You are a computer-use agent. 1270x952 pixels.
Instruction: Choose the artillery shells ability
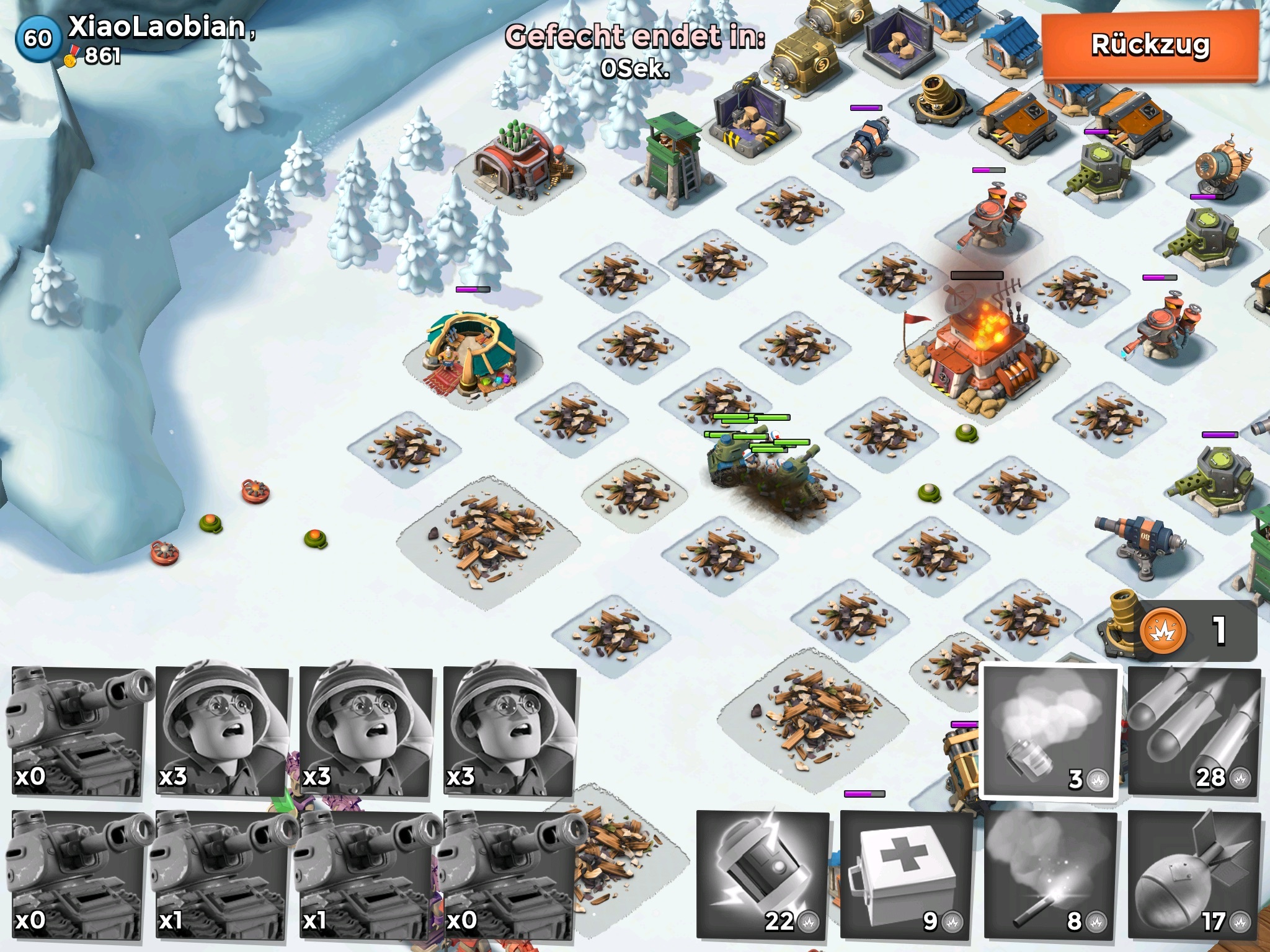pos(1194,733)
